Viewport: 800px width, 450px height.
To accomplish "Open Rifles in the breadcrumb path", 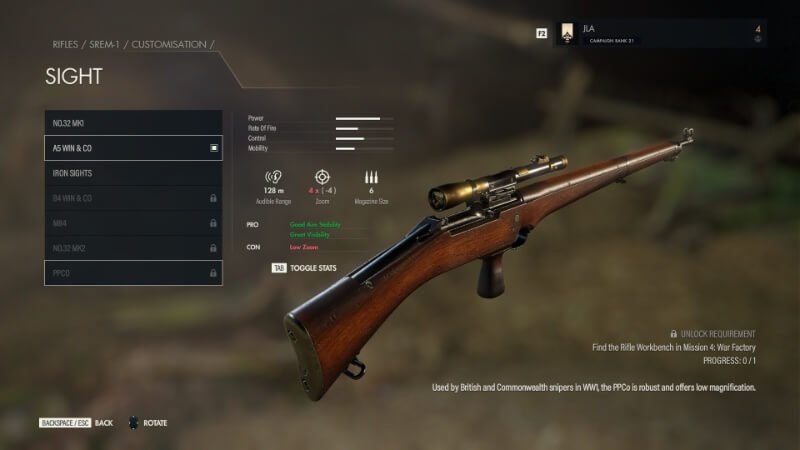I will pyautogui.click(x=66, y=45).
